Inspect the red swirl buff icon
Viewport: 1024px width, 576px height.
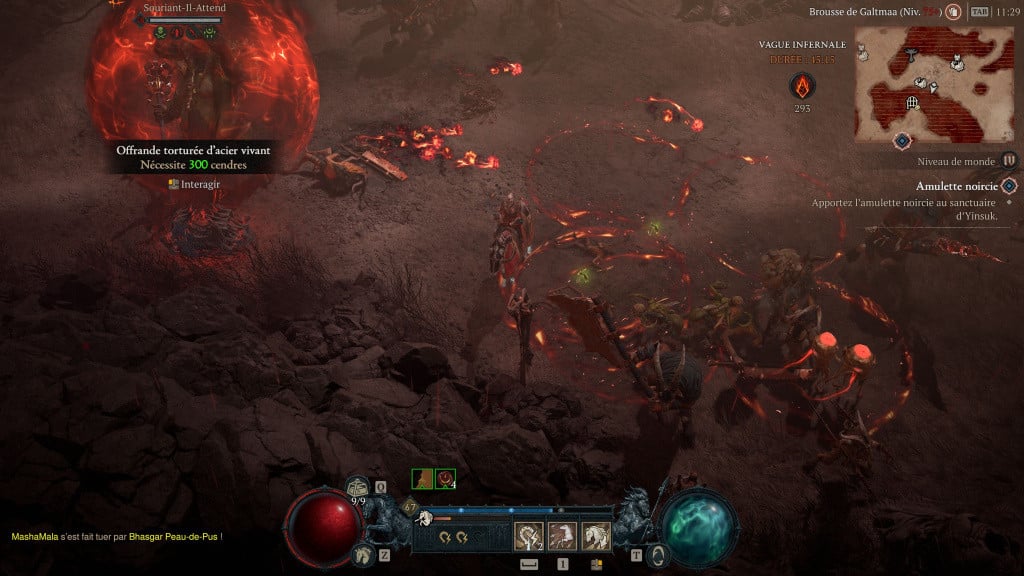tap(446, 480)
